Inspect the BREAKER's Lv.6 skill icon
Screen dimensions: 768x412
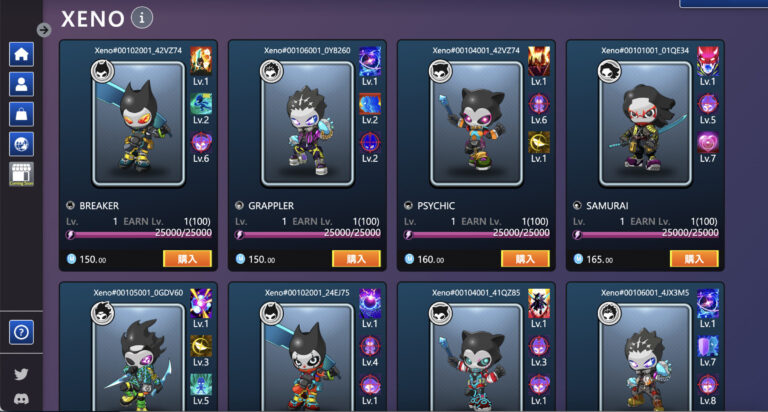[201, 142]
